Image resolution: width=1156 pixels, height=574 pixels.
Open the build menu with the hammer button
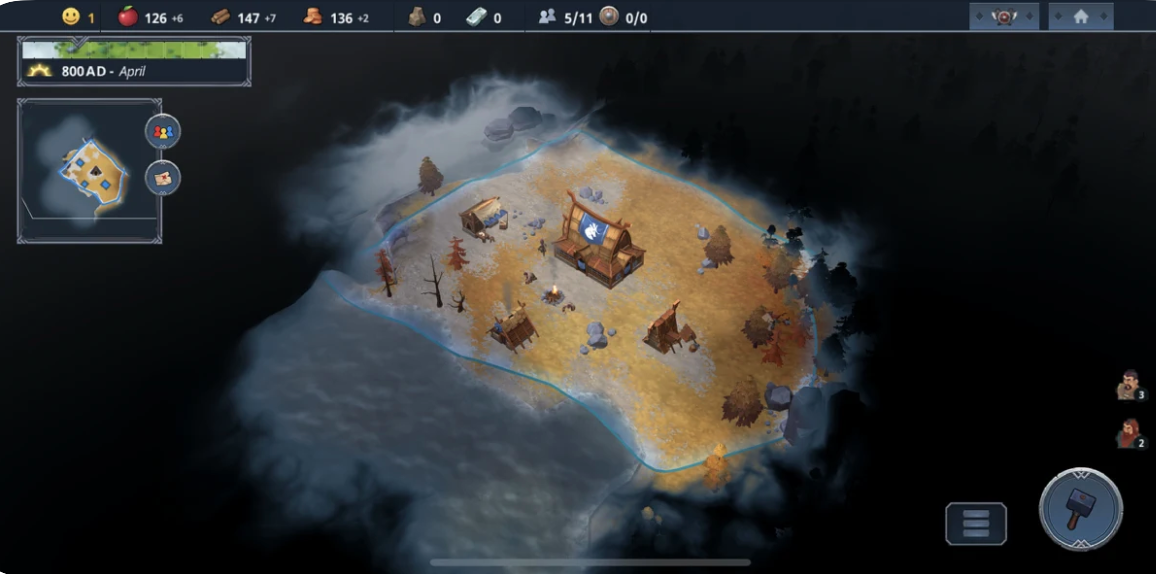point(1081,509)
